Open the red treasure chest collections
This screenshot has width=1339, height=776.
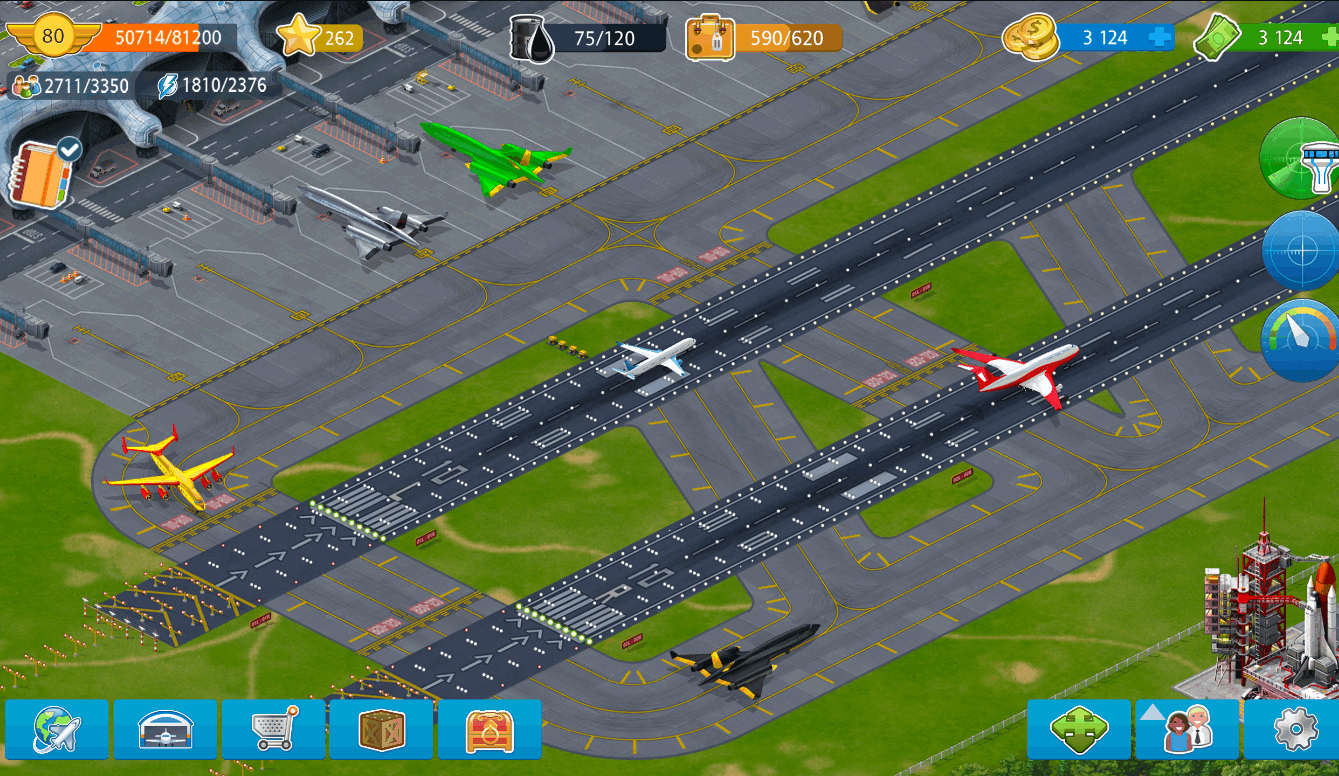tap(489, 730)
